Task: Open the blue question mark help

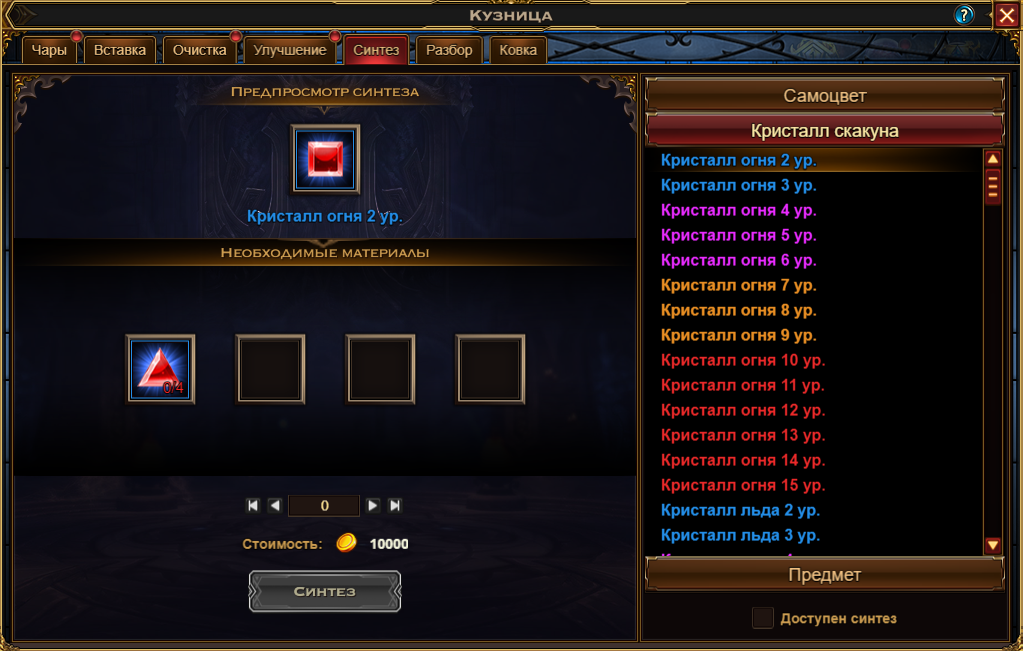Action: pyautogui.click(x=964, y=15)
